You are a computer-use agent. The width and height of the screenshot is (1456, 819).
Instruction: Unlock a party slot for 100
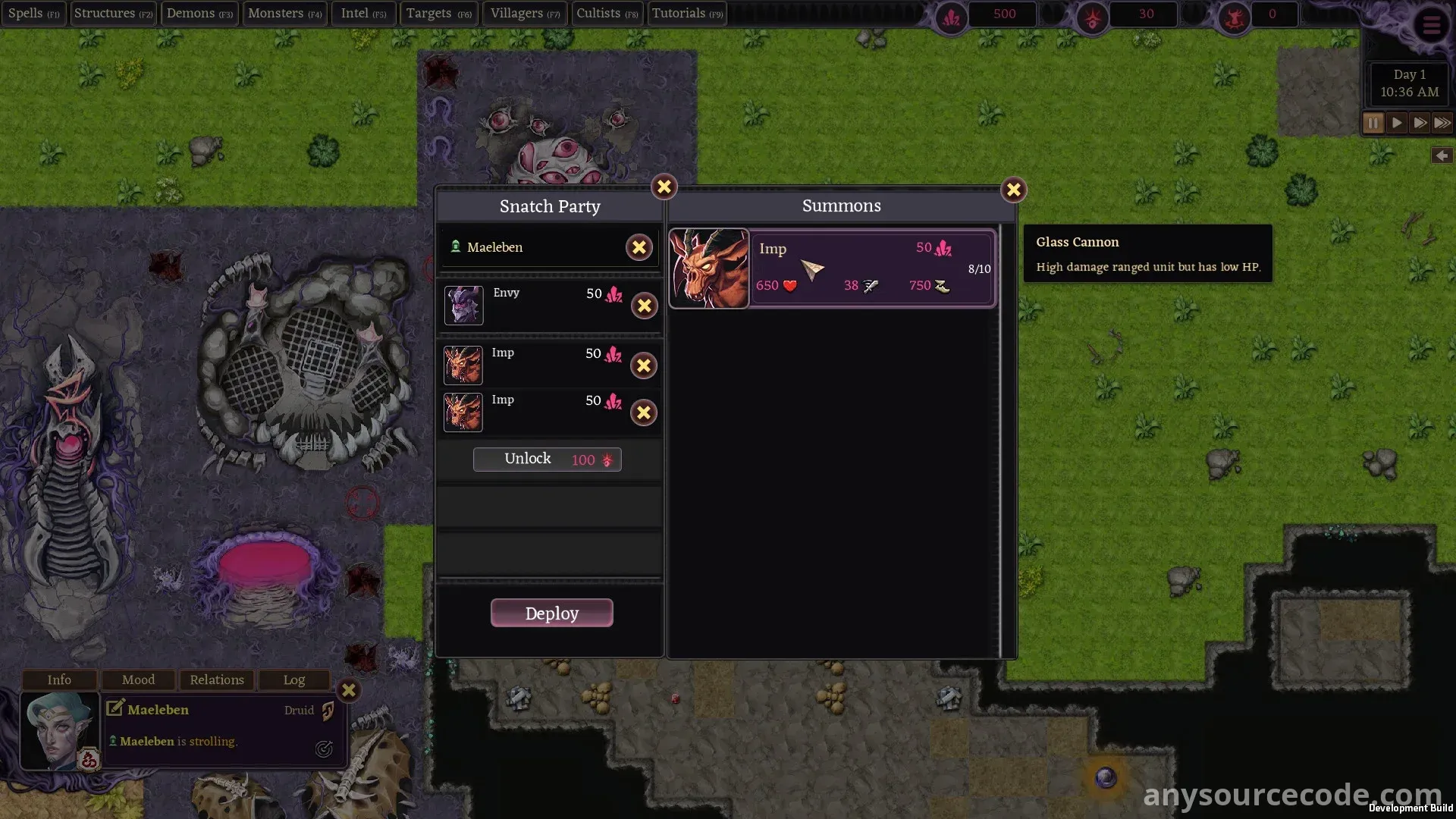pos(547,460)
